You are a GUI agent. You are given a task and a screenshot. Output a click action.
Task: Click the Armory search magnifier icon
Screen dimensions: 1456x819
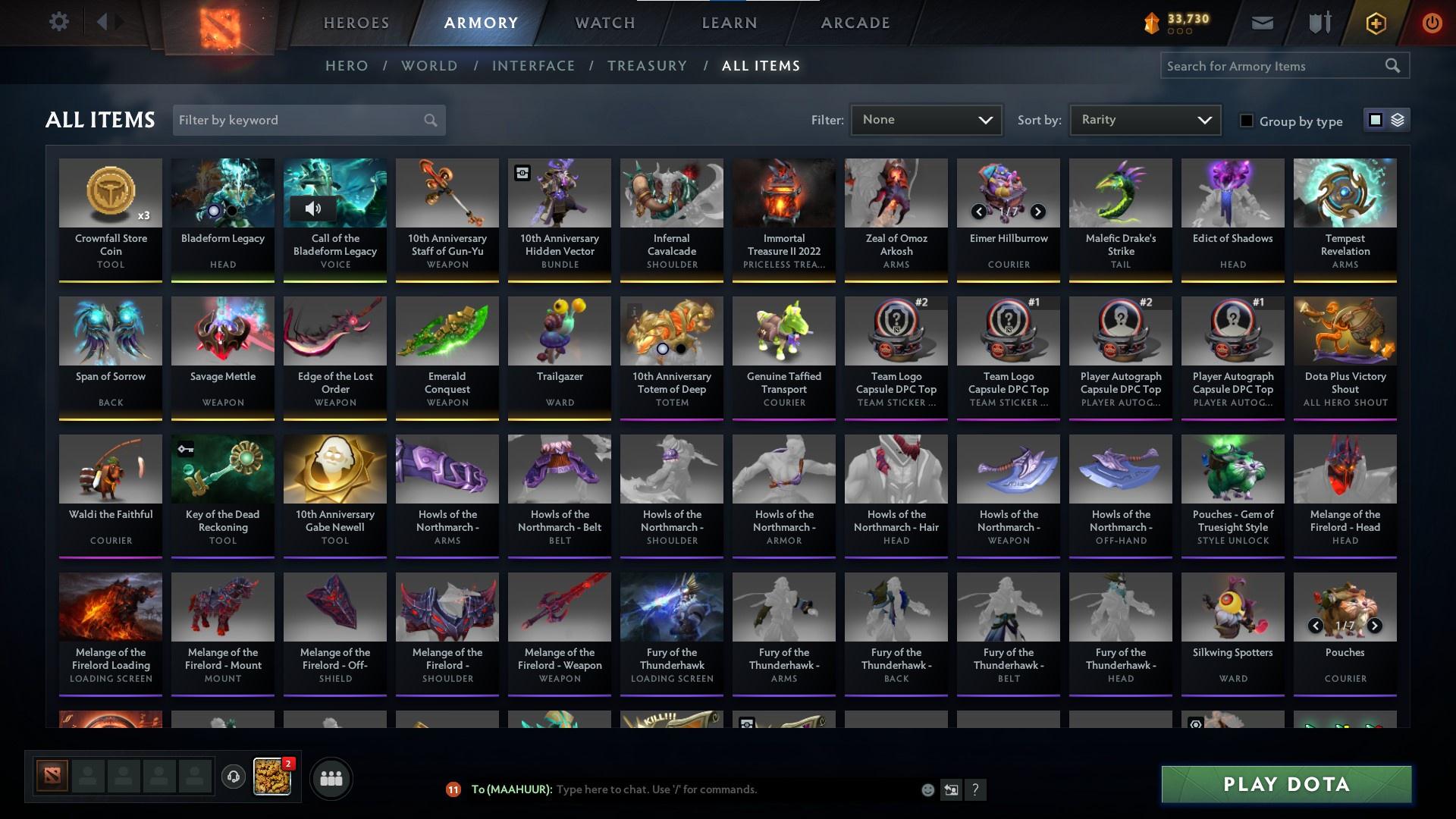pos(1394,65)
